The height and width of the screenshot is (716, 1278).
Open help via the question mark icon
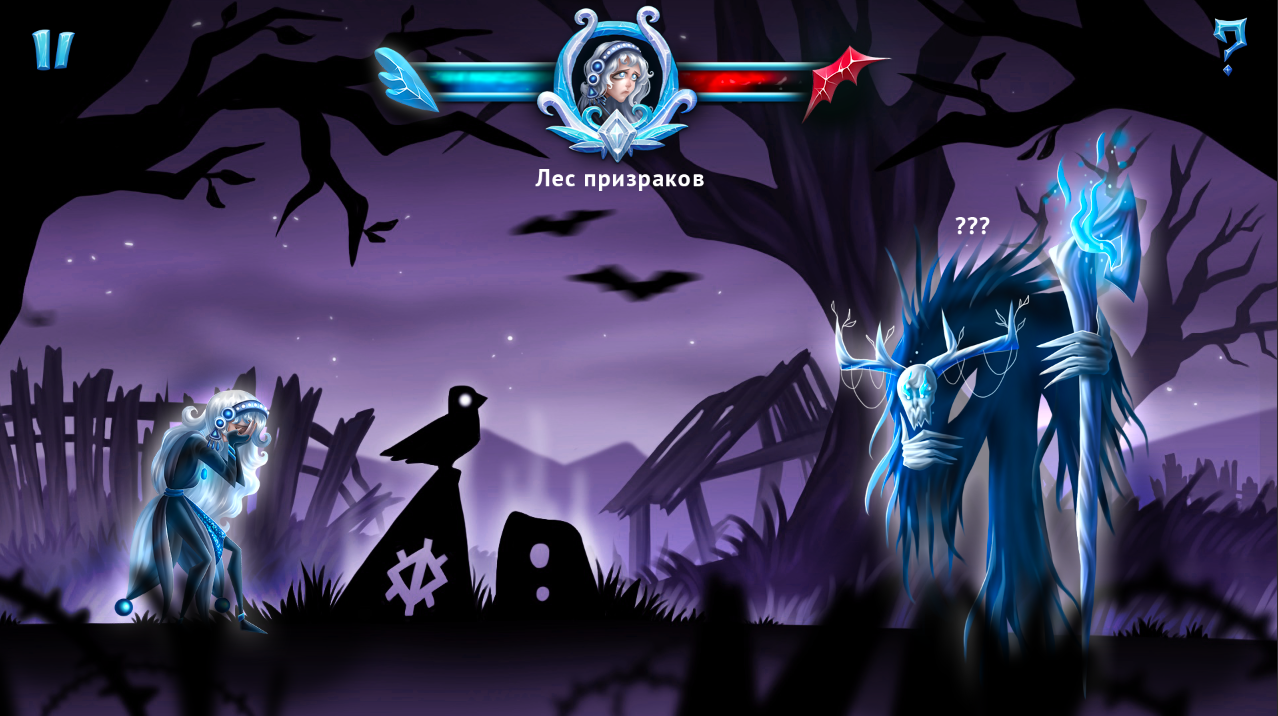pyautogui.click(x=1228, y=45)
